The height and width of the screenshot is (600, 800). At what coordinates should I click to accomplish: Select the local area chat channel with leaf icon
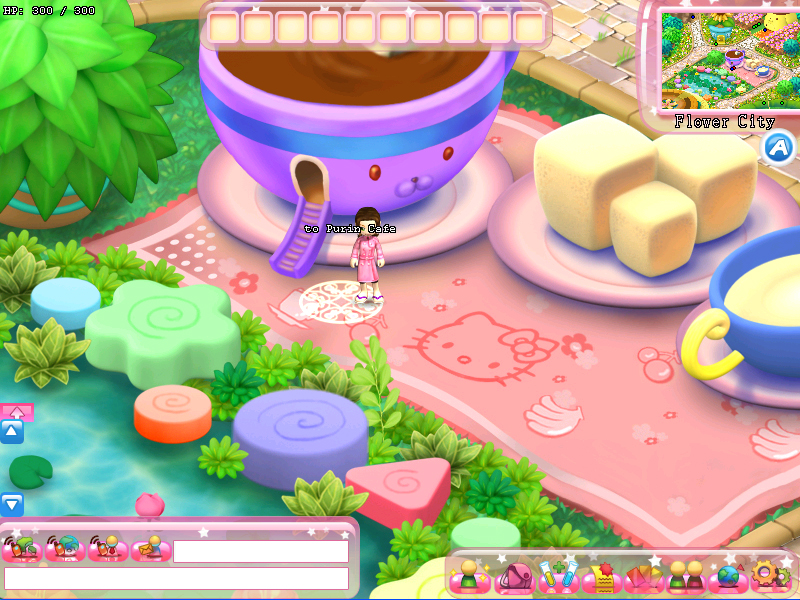[22, 549]
